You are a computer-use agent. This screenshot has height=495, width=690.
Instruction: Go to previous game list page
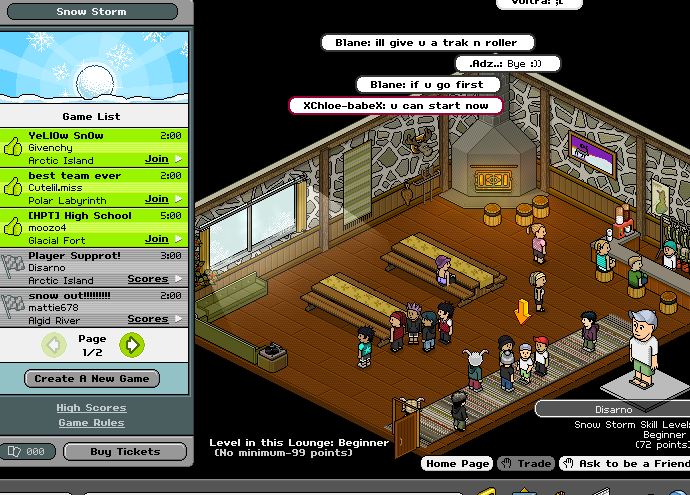pos(54,345)
